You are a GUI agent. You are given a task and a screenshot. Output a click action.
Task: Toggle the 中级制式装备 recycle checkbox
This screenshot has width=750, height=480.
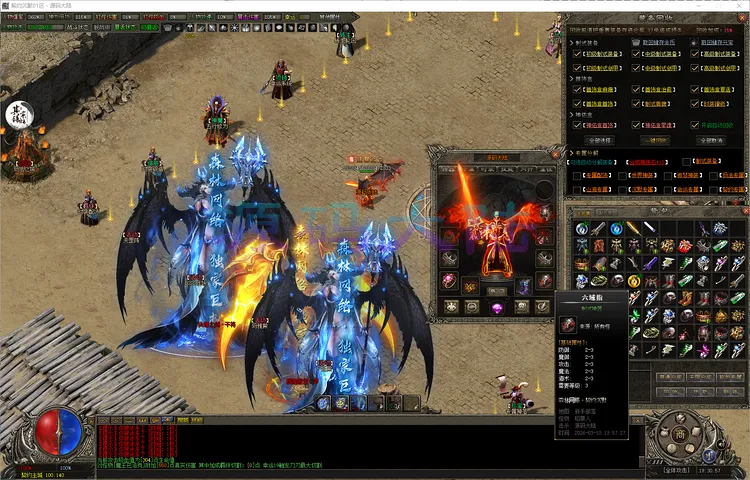coord(634,56)
